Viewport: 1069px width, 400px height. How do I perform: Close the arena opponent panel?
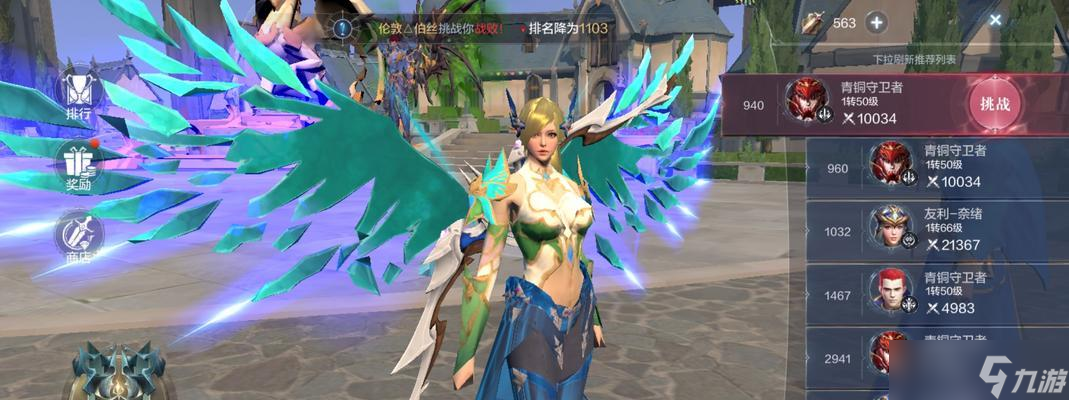[x=995, y=19]
